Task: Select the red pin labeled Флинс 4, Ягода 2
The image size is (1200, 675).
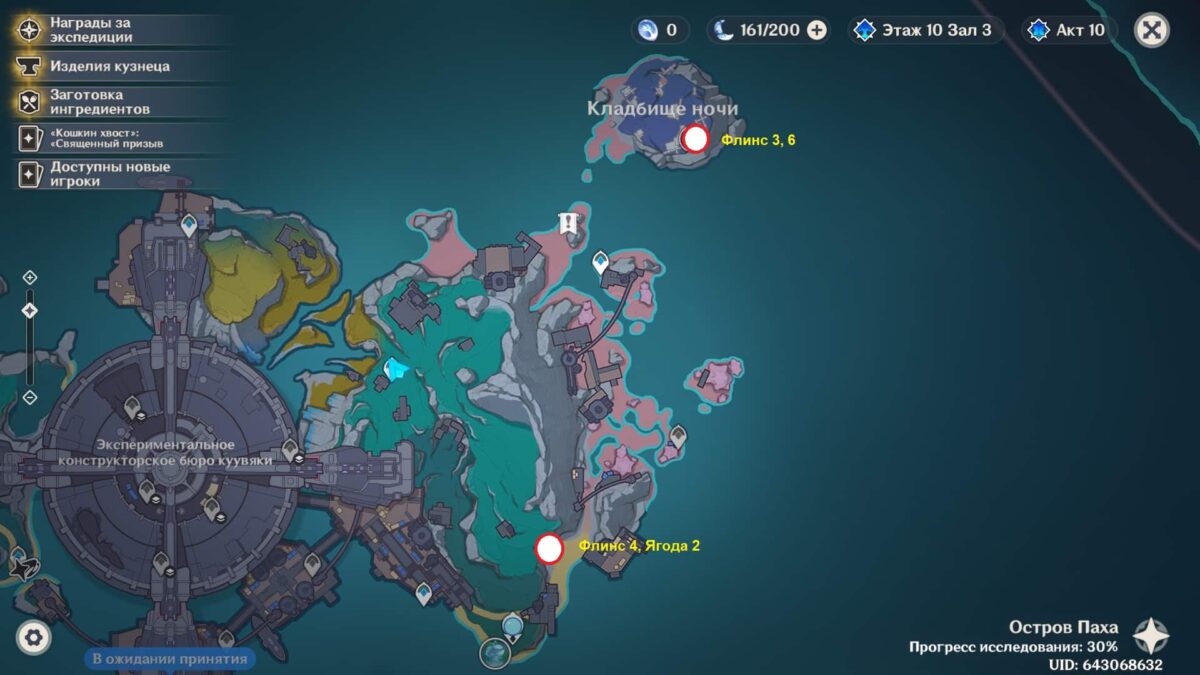Action: (549, 548)
